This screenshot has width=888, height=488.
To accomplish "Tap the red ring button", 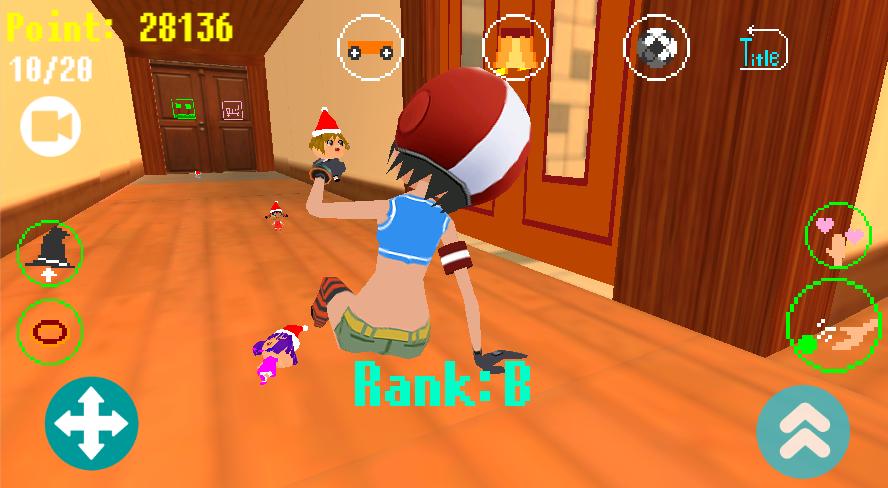I will [50, 330].
